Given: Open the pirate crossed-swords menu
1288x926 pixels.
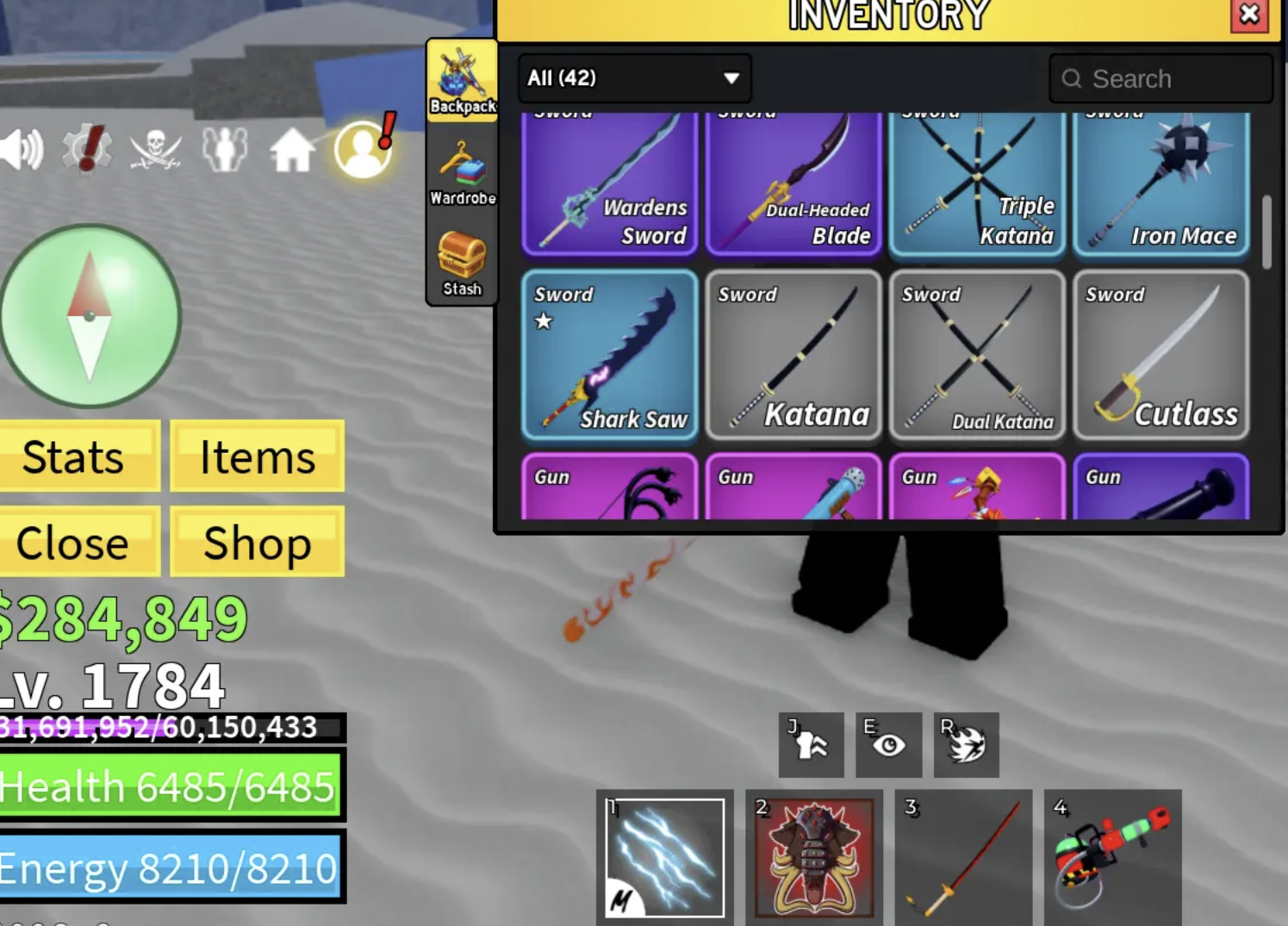Looking at the screenshot, I should 155,148.
